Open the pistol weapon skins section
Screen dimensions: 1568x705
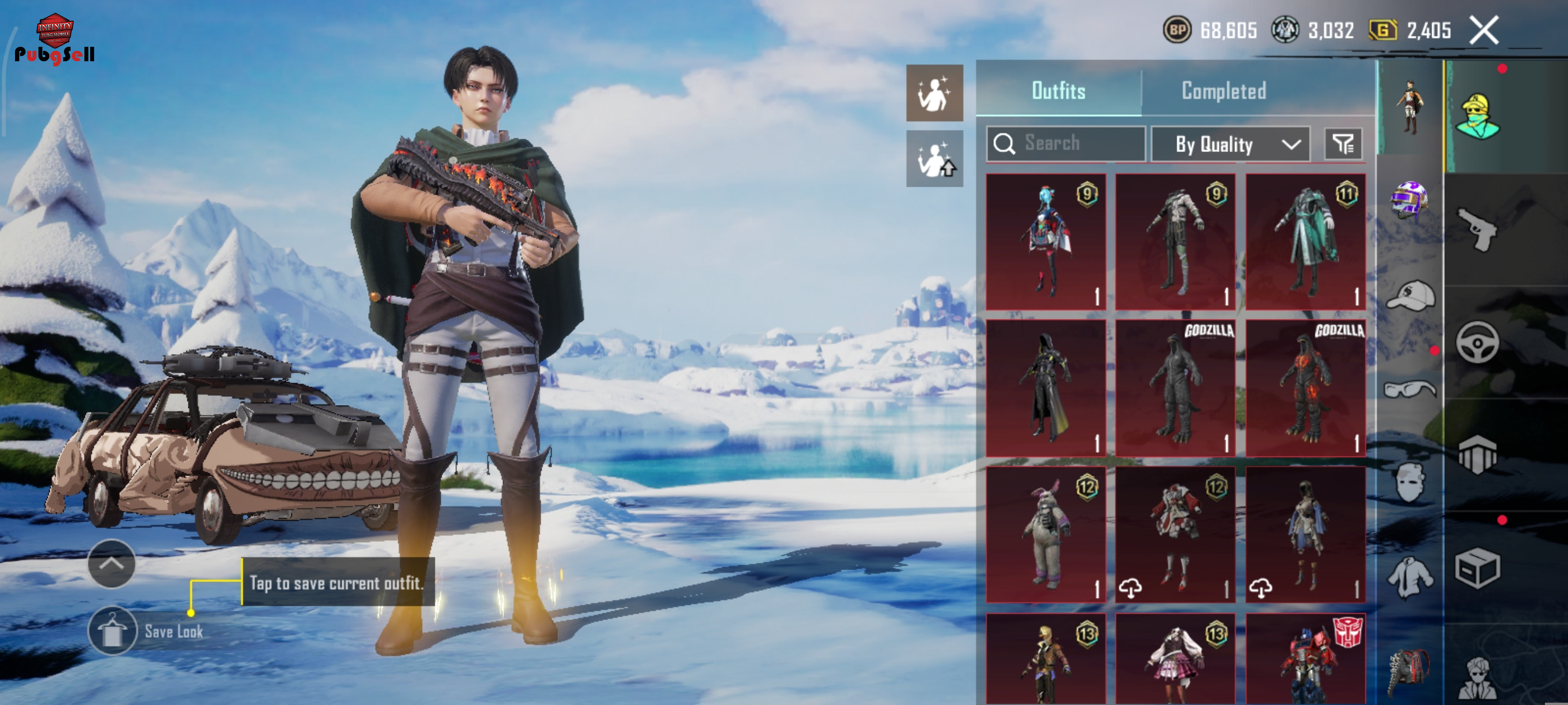(1478, 229)
